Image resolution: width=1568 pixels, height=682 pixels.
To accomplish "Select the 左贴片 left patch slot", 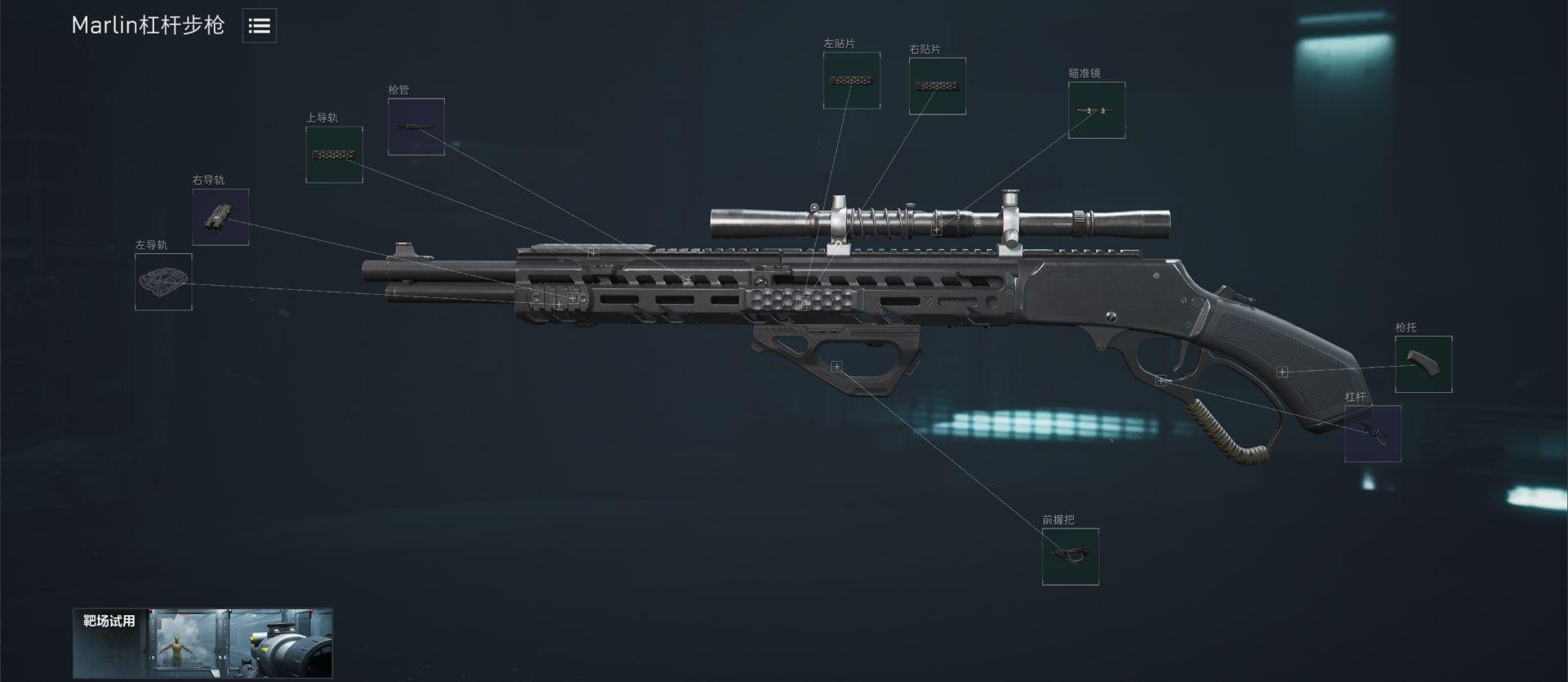I will click(x=852, y=81).
